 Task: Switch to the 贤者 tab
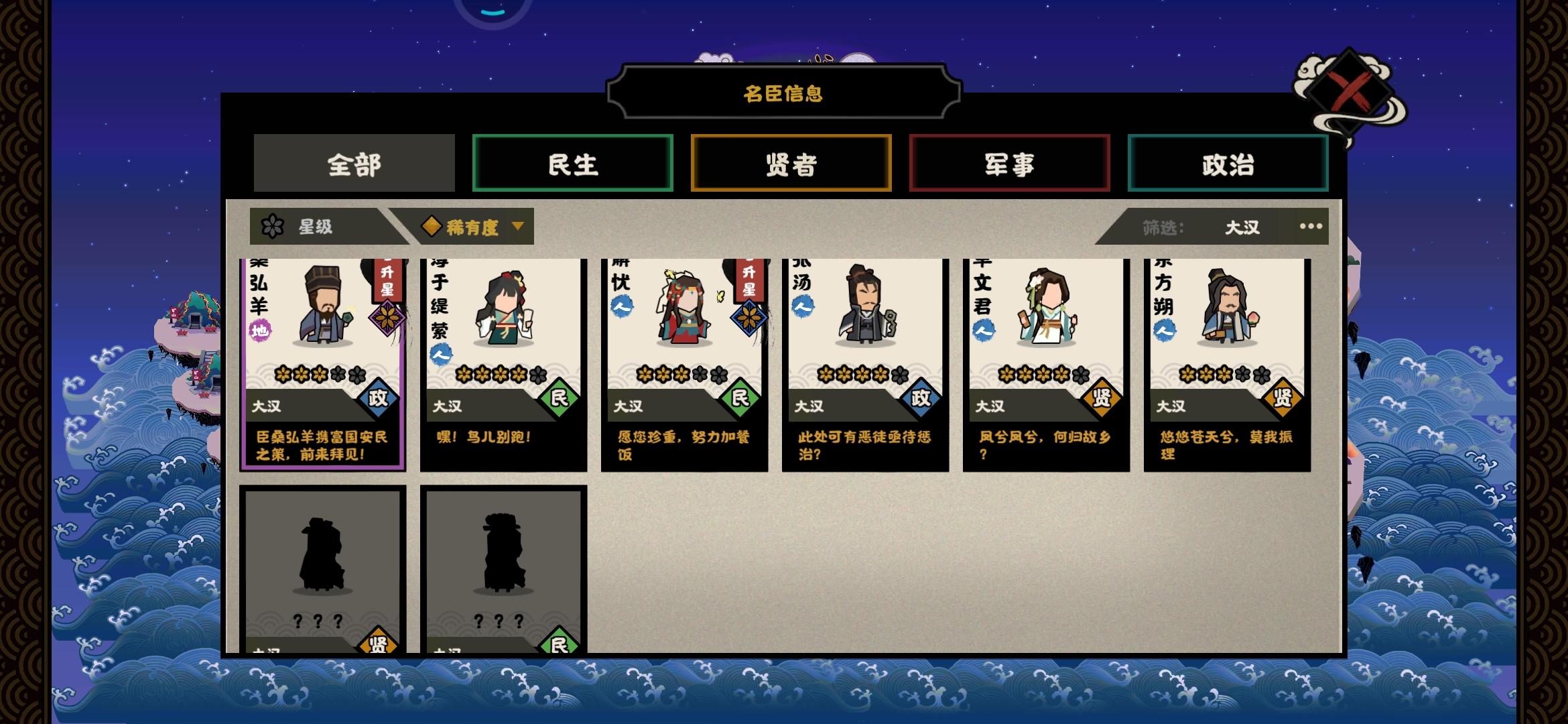[791, 163]
